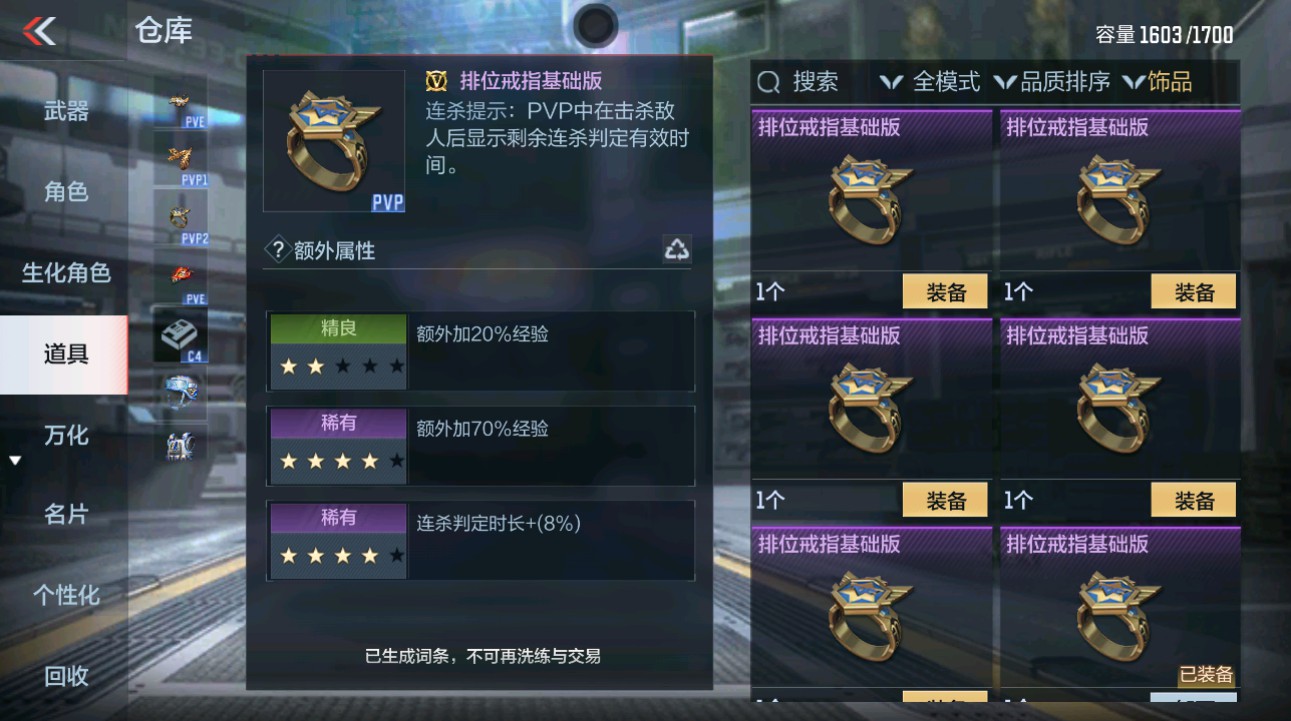This screenshot has width=1291, height=721.
Task: Click the question mark beside 额外属性
Action: point(277,251)
